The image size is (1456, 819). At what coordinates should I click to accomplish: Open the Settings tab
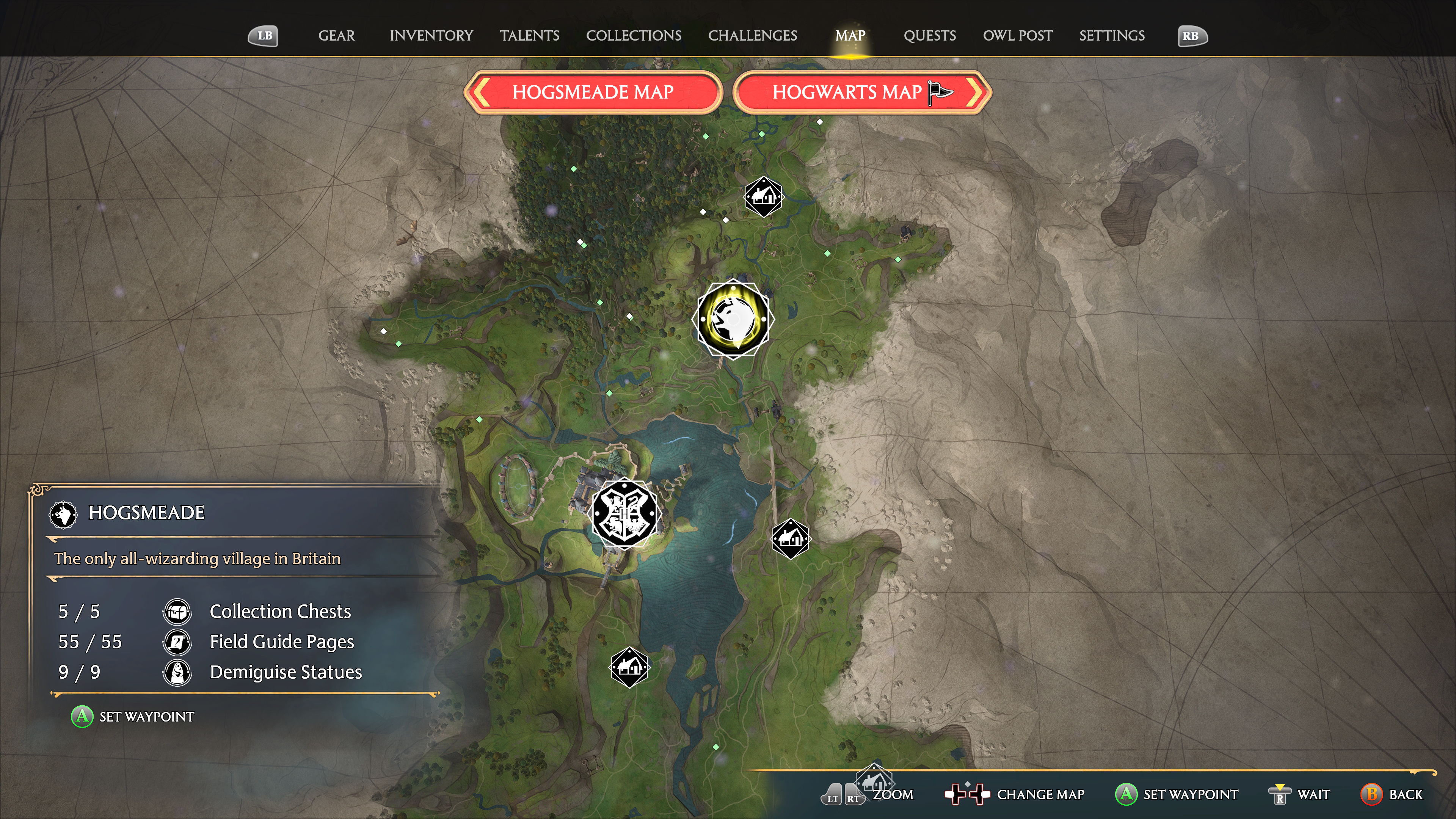click(1111, 36)
